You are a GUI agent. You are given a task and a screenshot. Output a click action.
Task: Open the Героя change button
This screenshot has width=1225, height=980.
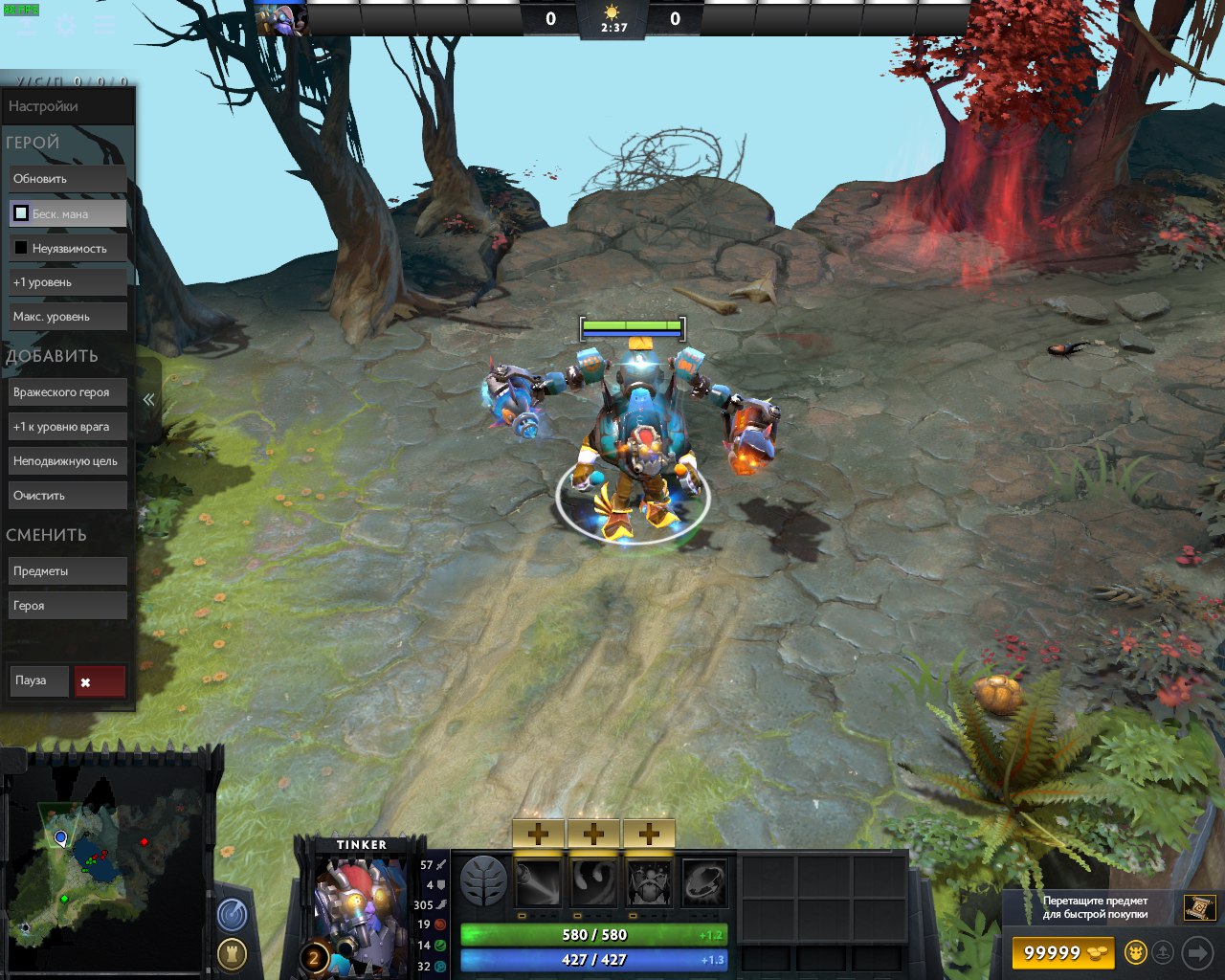[x=67, y=606]
